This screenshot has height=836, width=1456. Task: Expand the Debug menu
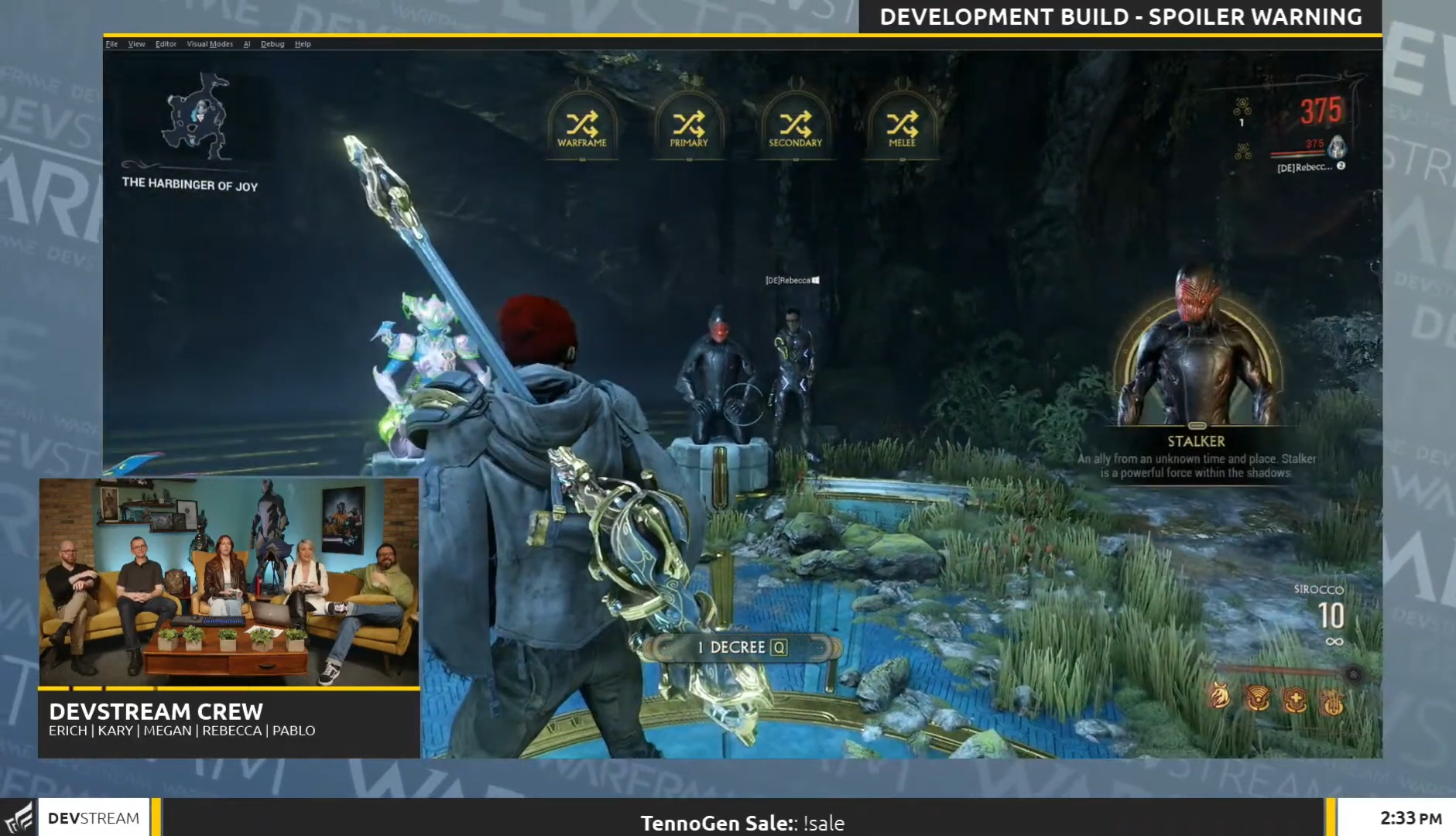pyautogui.click(x=273, y=44)
